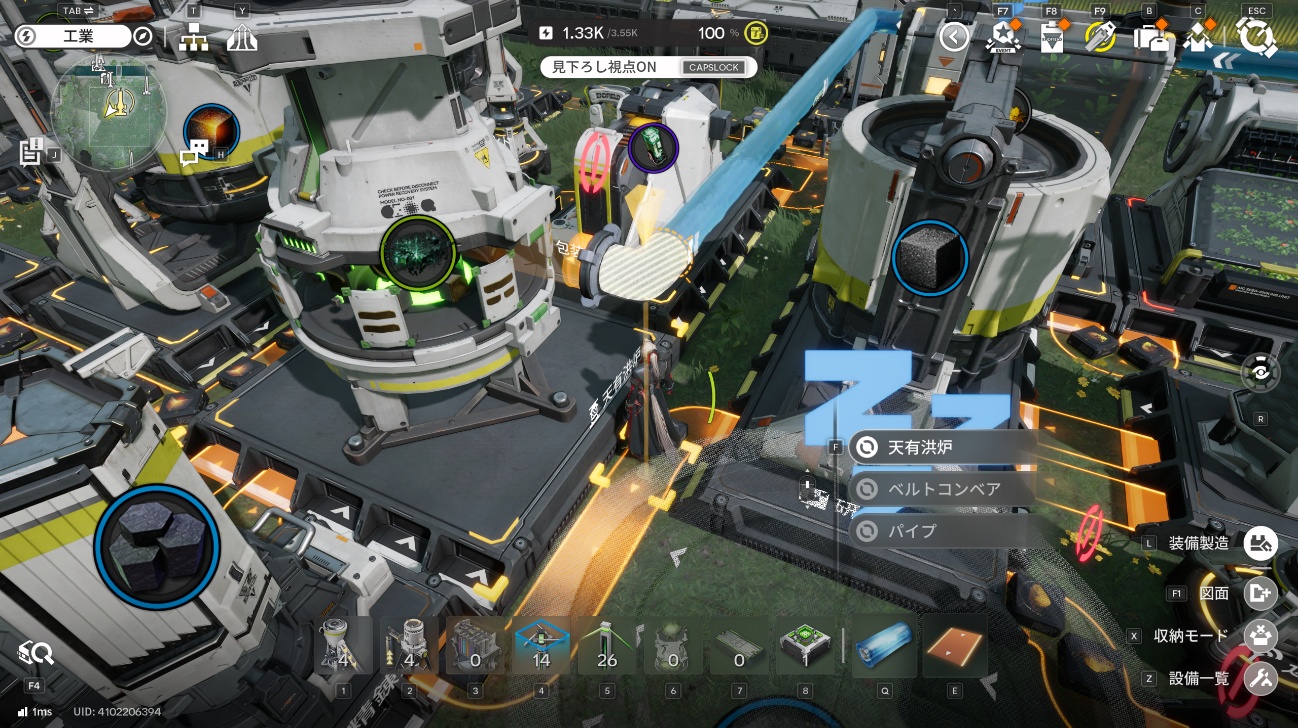This screenshot has height=728, width=1298.
Task: Open 装備製造 equipment crafting
Action: tap(1260, 543)
